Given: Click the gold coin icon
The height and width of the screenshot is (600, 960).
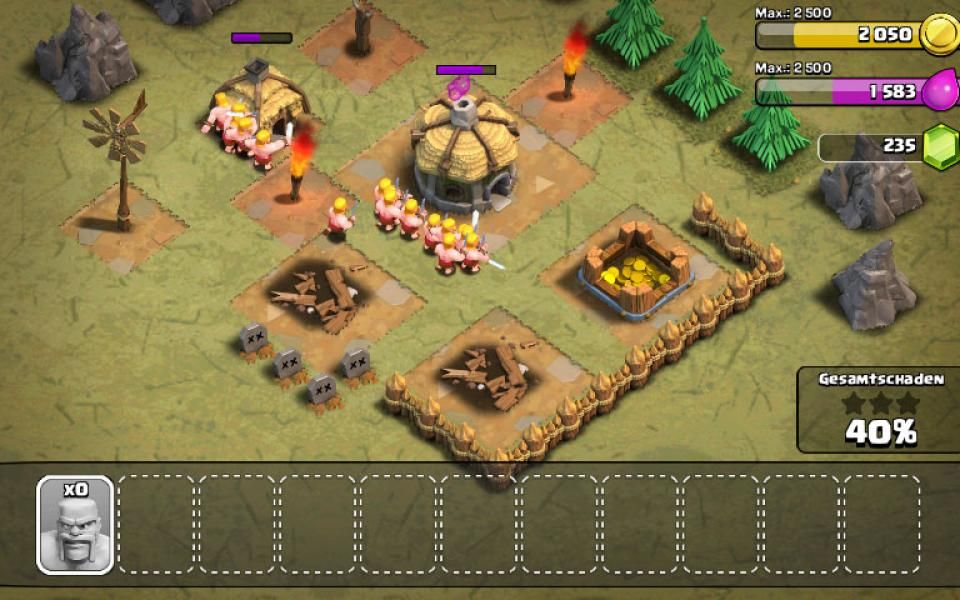Looking at the screenshot, I should [939, 35].
